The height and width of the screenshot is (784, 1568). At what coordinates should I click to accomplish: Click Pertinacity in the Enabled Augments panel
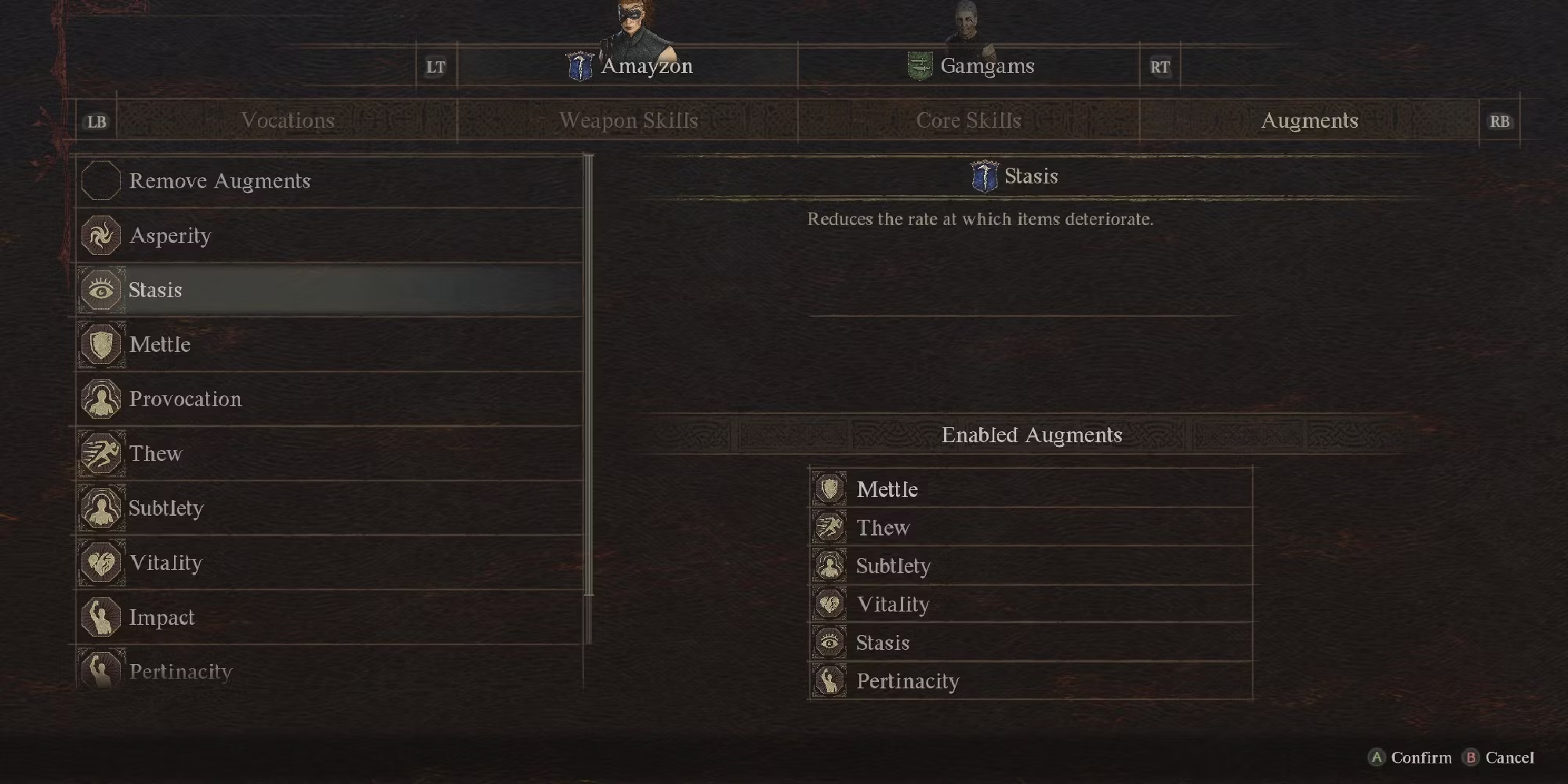point(1030,681)
